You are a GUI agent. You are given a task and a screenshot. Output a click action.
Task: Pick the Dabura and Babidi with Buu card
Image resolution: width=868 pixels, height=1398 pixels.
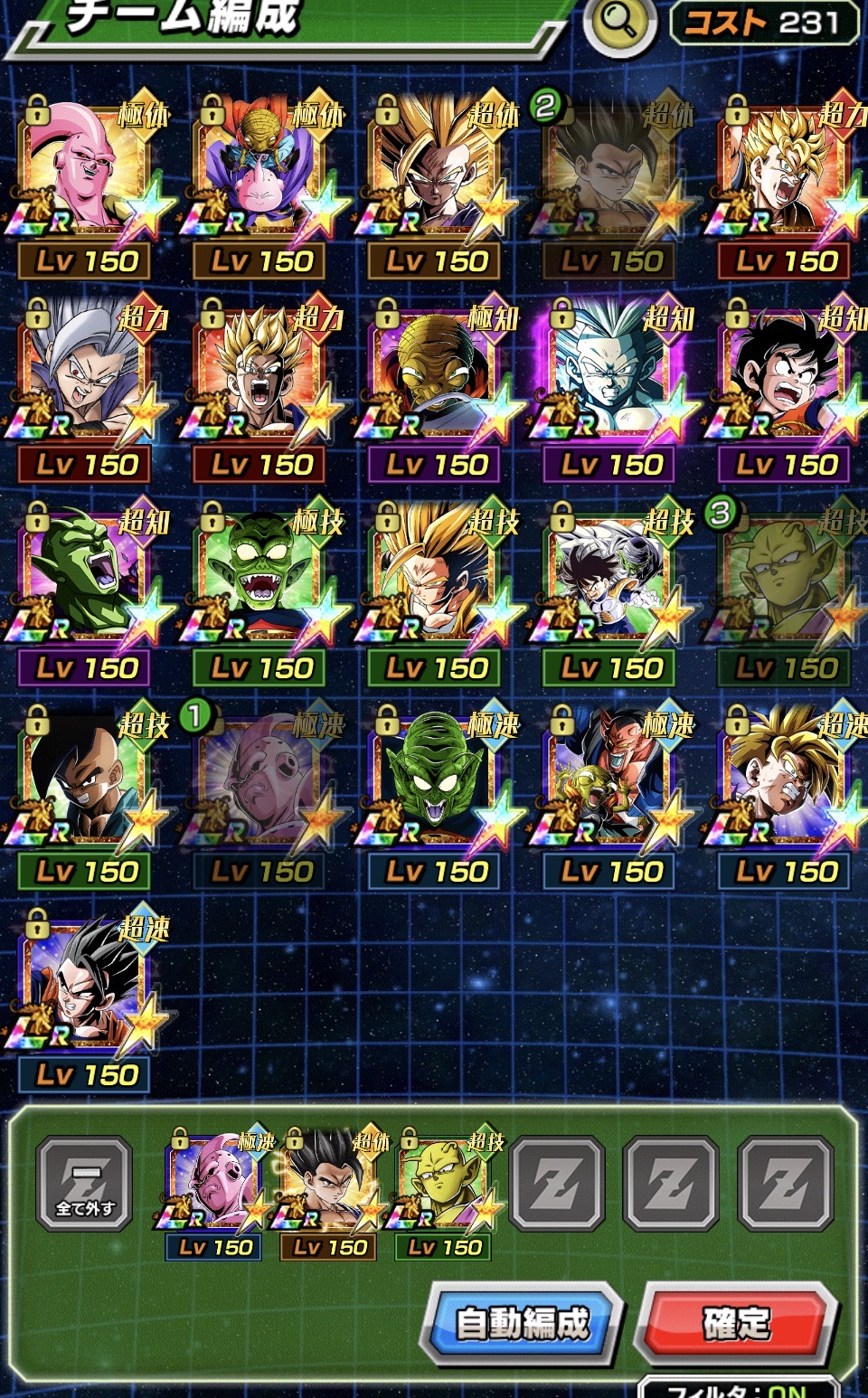260,172
